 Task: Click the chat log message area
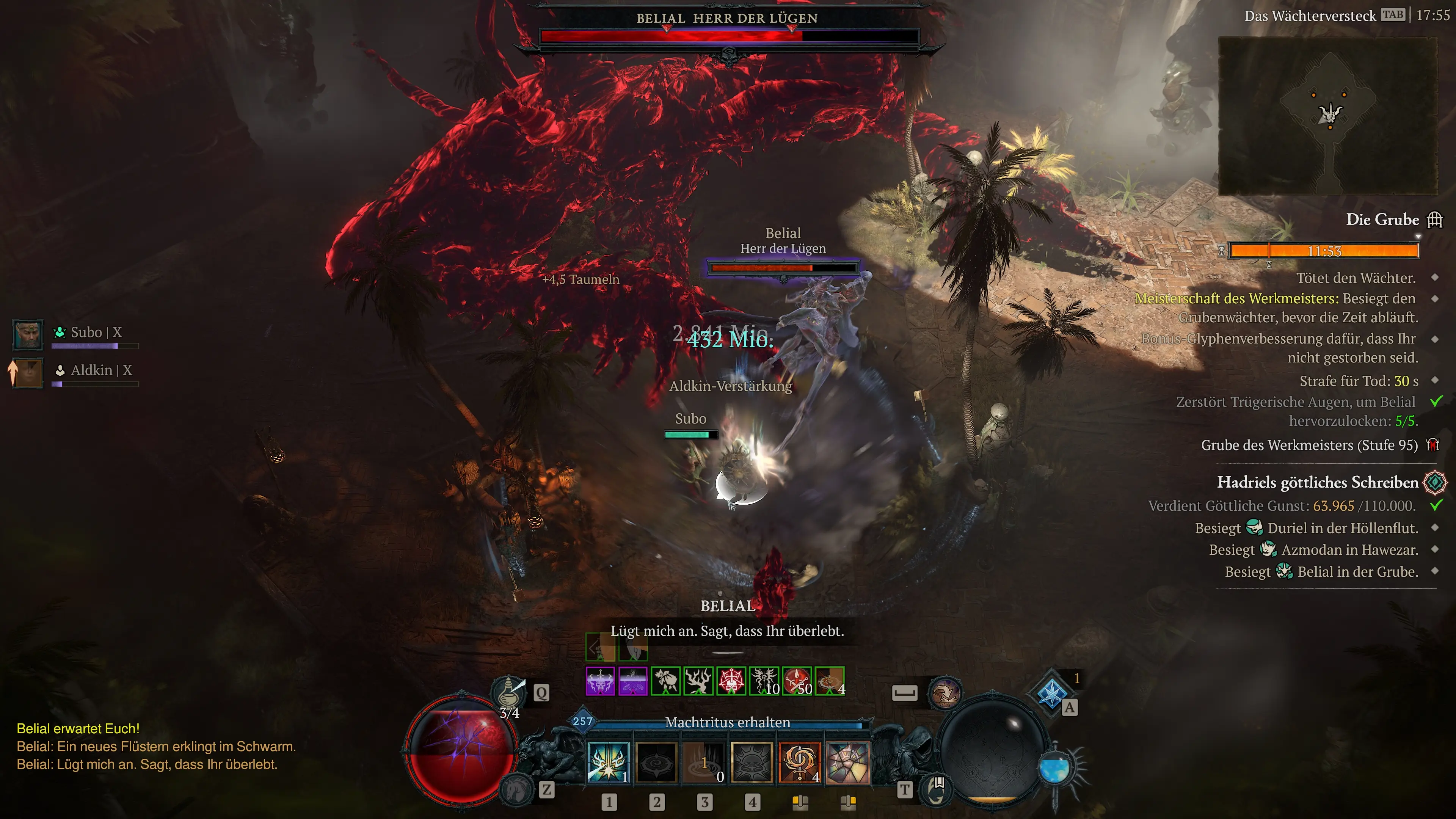(156, 747)
